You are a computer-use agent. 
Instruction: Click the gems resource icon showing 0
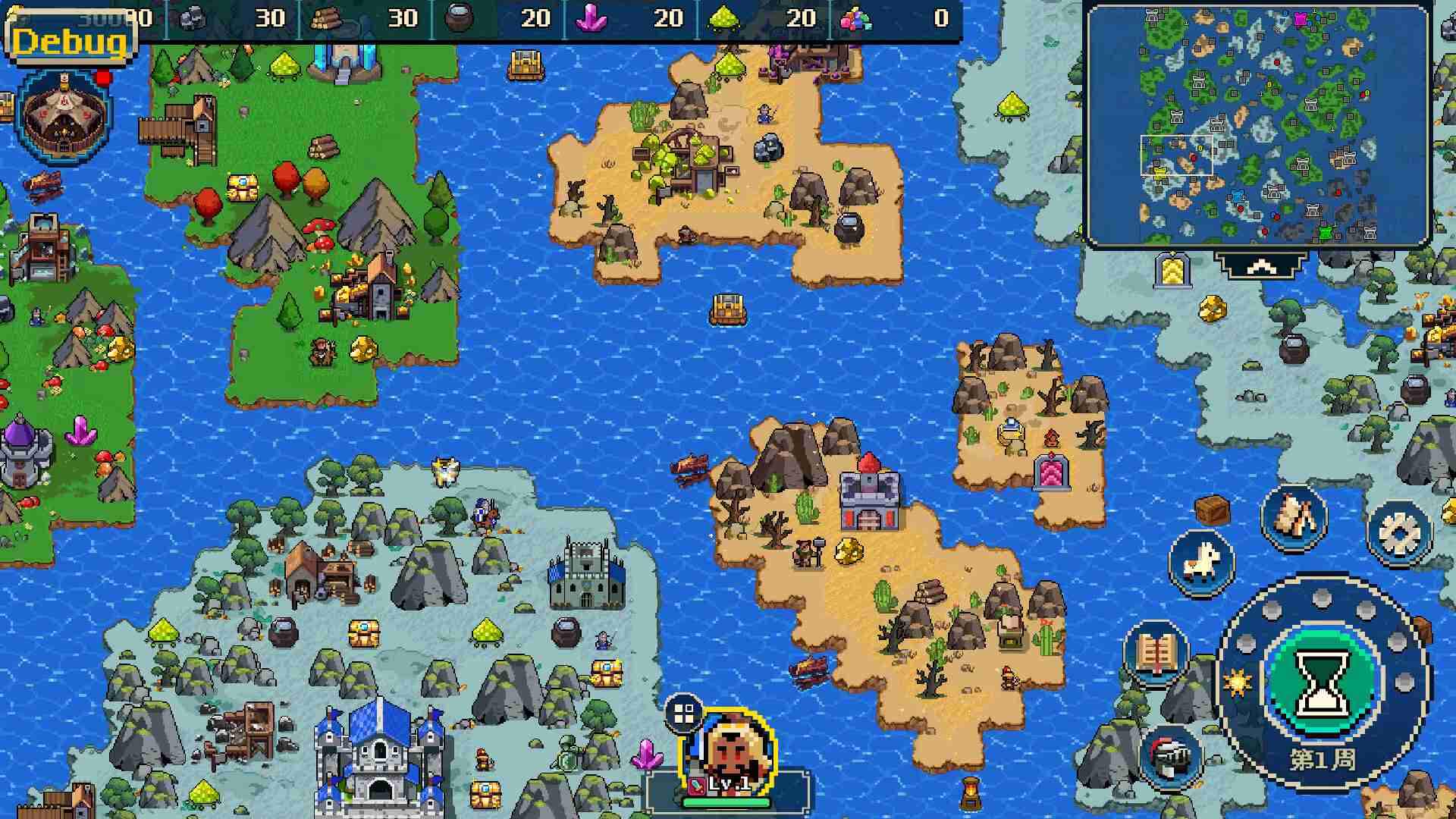[857, 19]
